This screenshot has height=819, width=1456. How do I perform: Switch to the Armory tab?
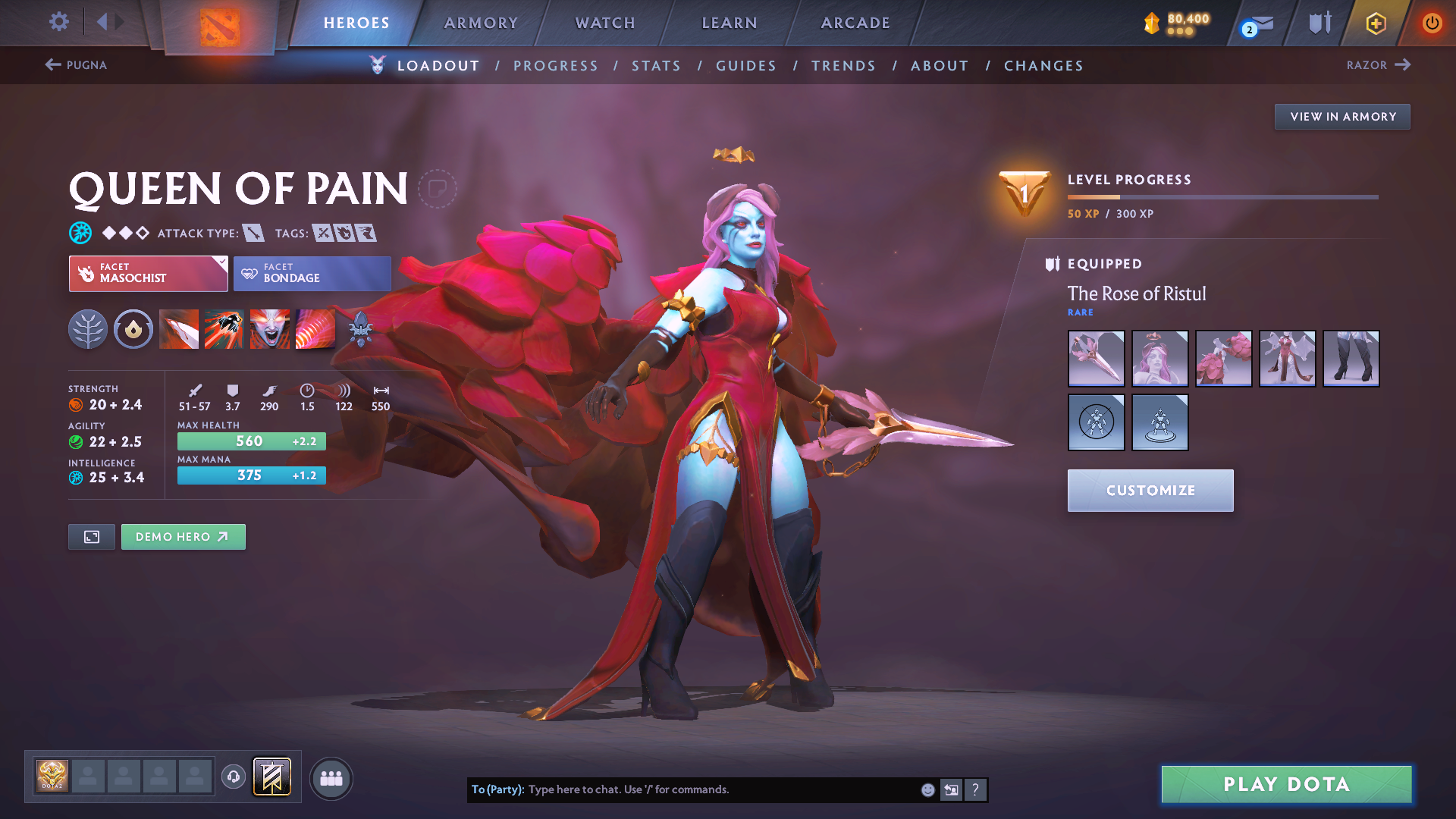(481, 23)
